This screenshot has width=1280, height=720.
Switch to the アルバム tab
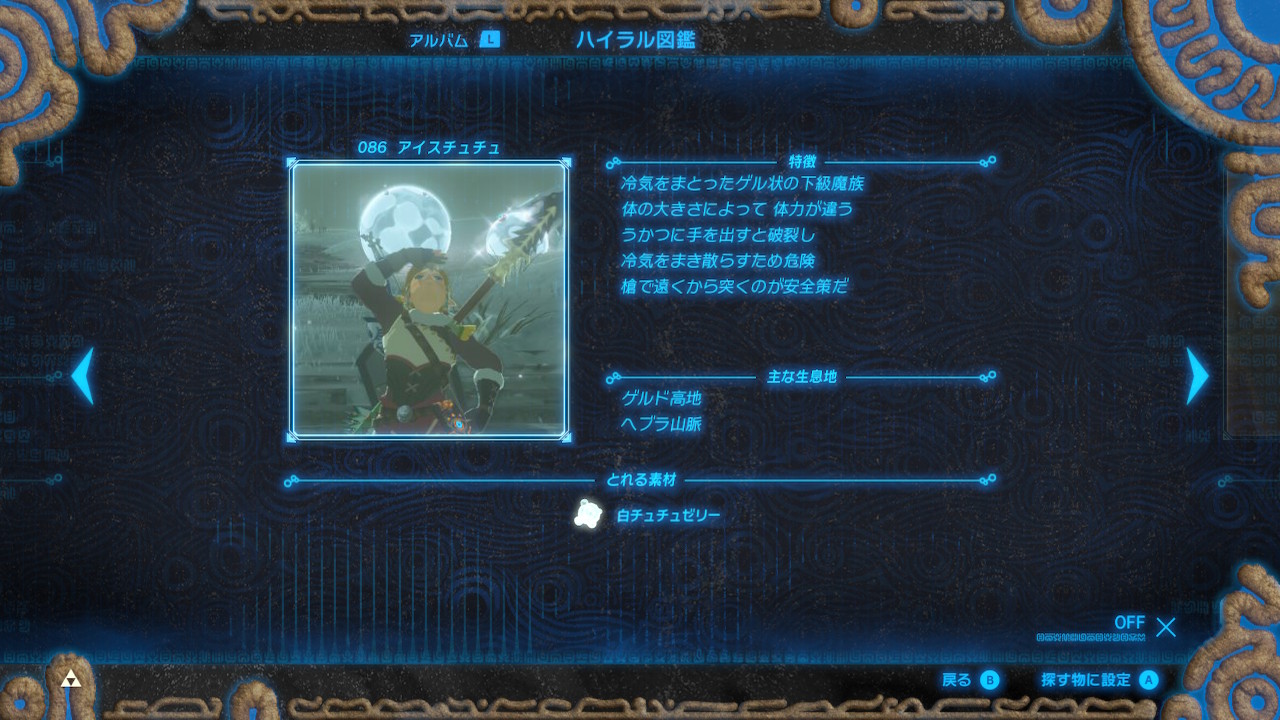pos(452,40)
